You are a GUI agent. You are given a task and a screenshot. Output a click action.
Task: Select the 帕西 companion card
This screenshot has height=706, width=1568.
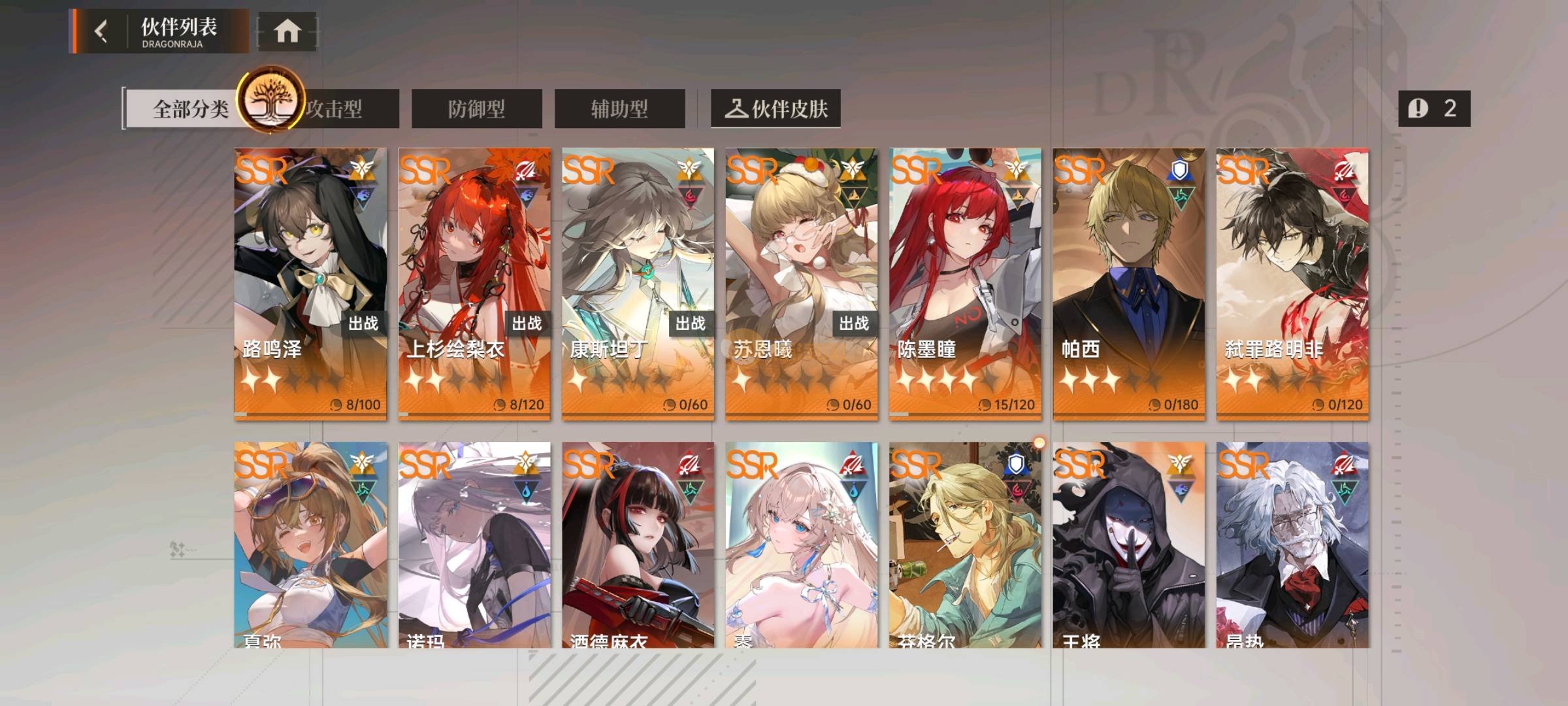(x=1129, y=282)
